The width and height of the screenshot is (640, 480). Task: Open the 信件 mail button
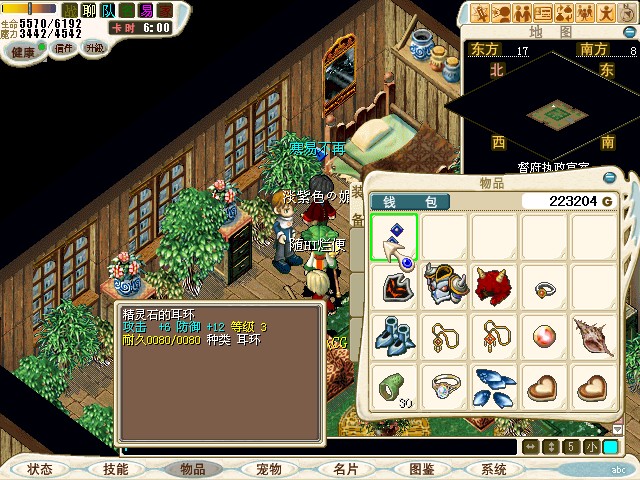point(63,48)
